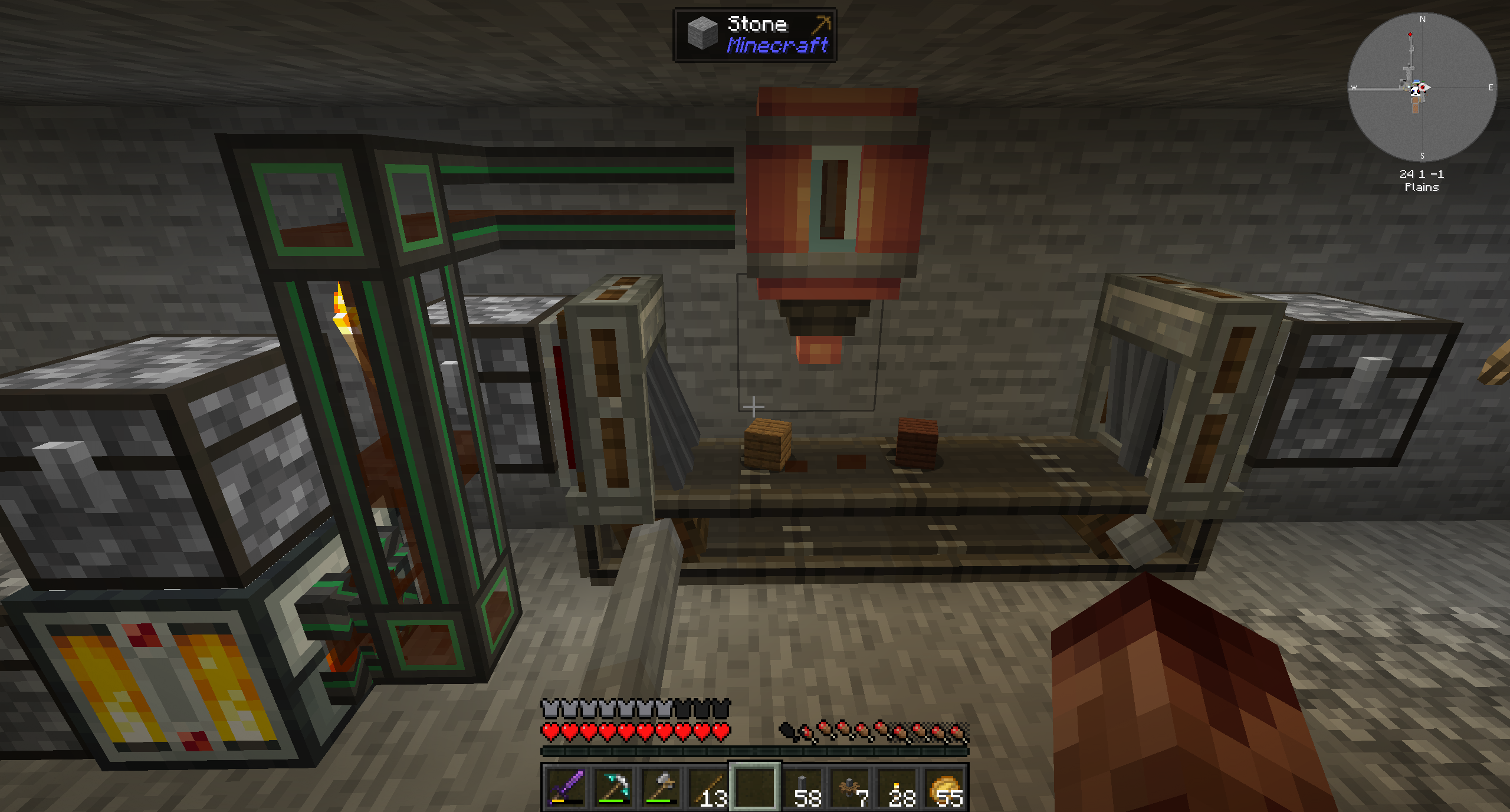Click the panda head marker on minimap
The height and width of the screenshot is (812, 1510).
click(1415, 91)
